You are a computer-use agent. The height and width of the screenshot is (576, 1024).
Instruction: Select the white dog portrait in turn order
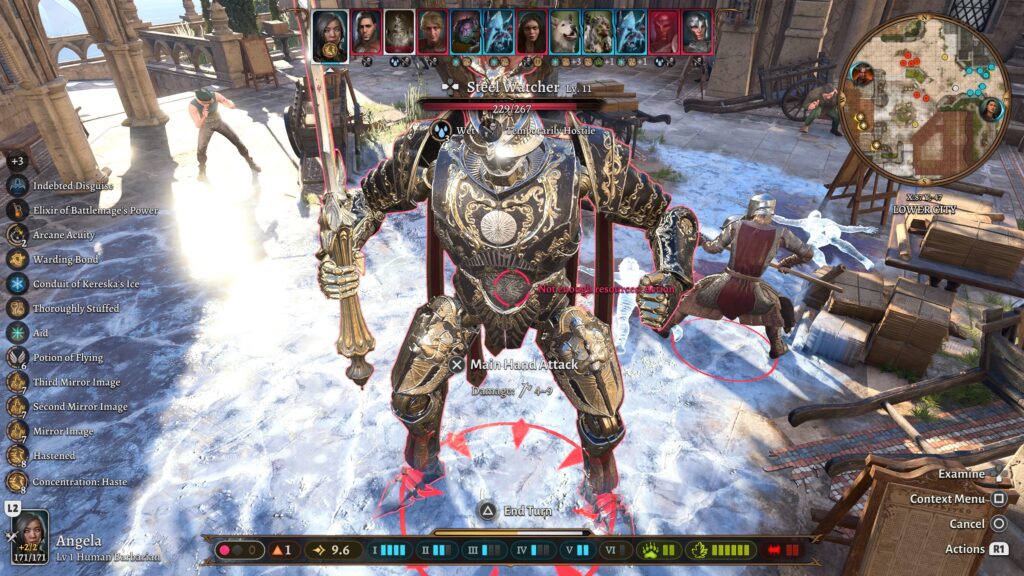tap(564, 32)
